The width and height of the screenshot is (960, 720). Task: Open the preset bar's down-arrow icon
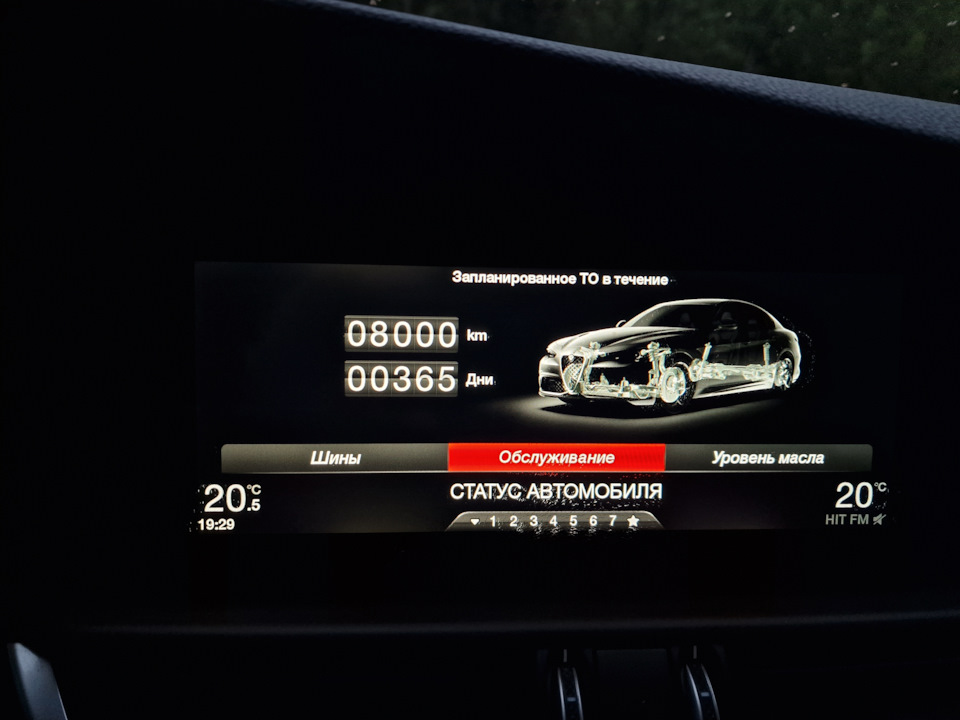pyautogui.click(x=474, y=521)
